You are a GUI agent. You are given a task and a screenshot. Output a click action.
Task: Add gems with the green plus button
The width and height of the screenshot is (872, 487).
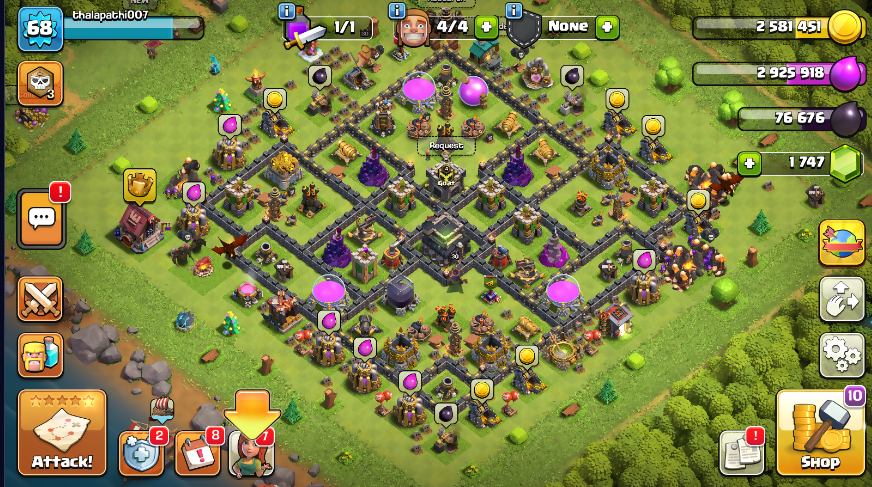[750, 163]
